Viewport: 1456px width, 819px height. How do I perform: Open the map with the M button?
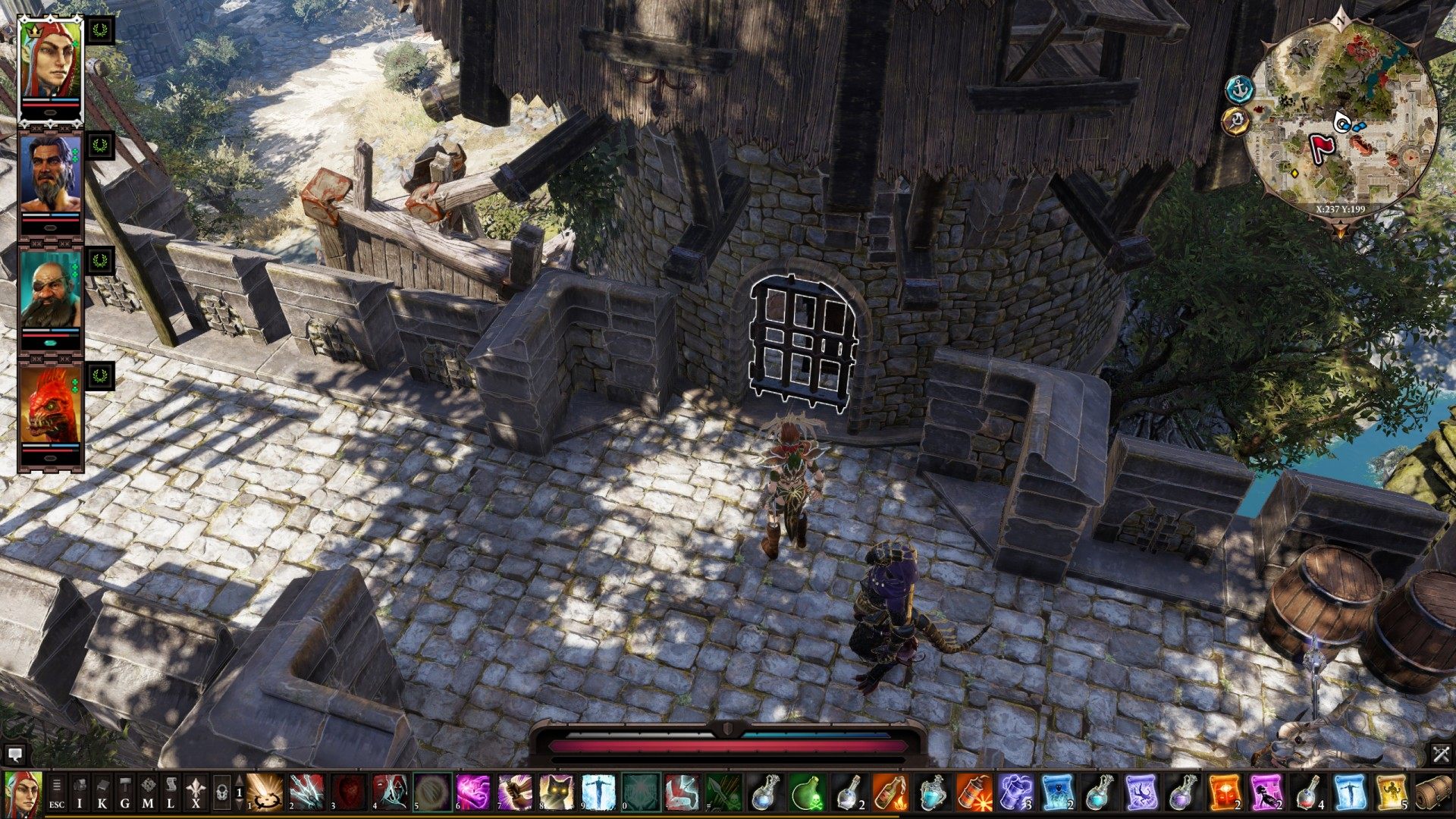tap(148, 793)
